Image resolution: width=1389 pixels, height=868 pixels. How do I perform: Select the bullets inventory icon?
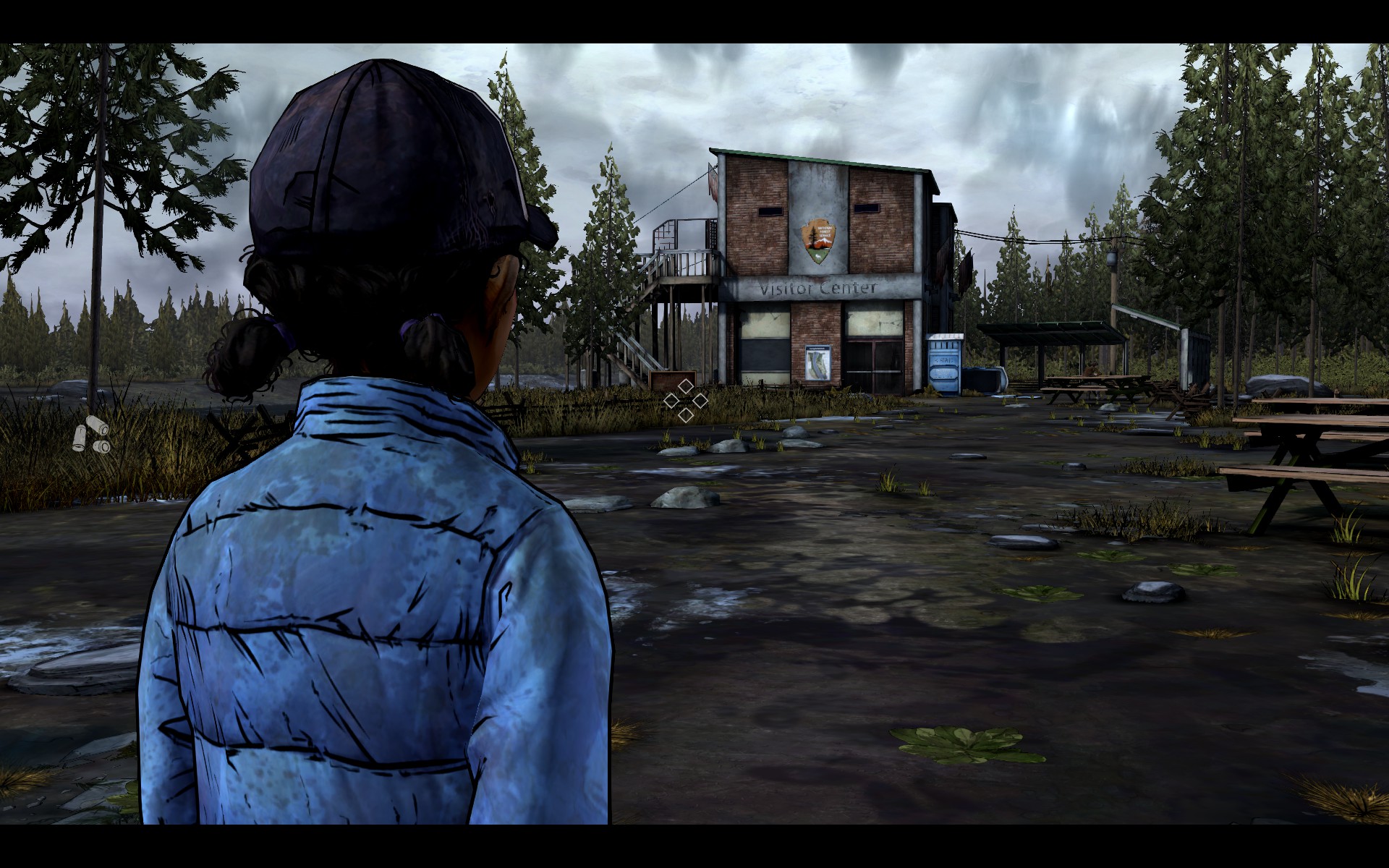pyautogui.click(x=92, y=434)
